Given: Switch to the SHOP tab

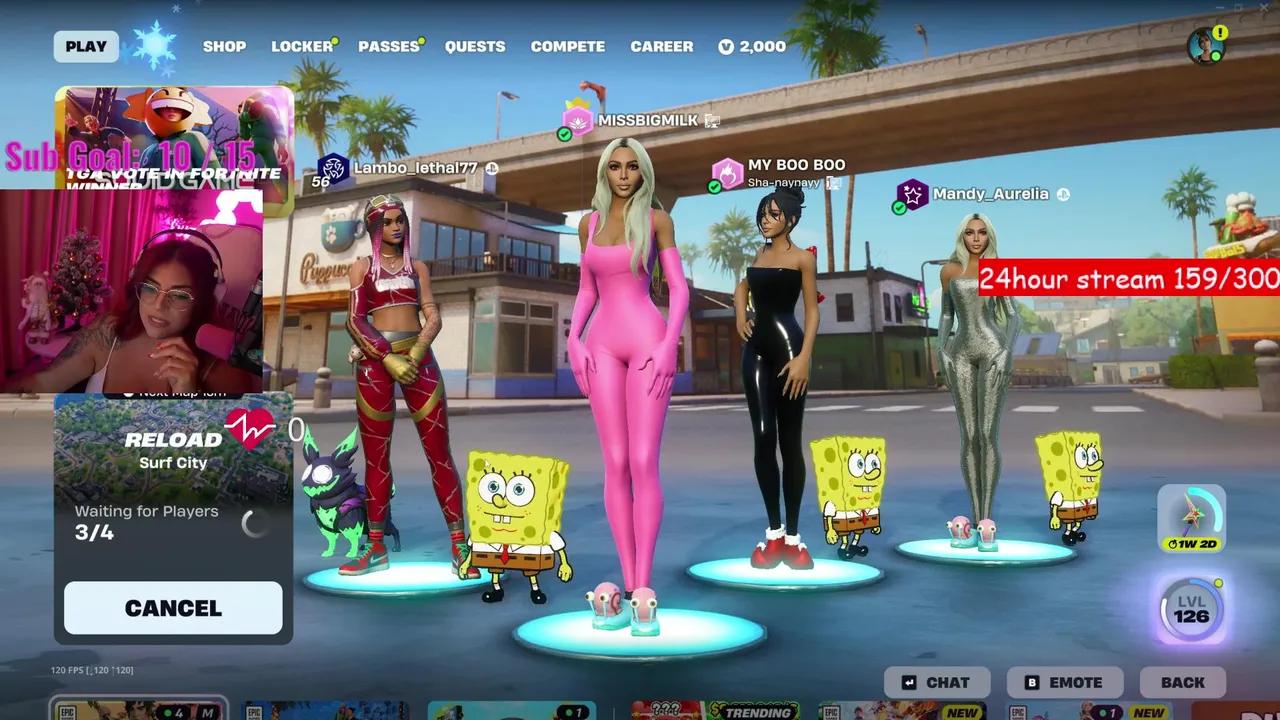Looking at the screenshot, I should point(224,46).
